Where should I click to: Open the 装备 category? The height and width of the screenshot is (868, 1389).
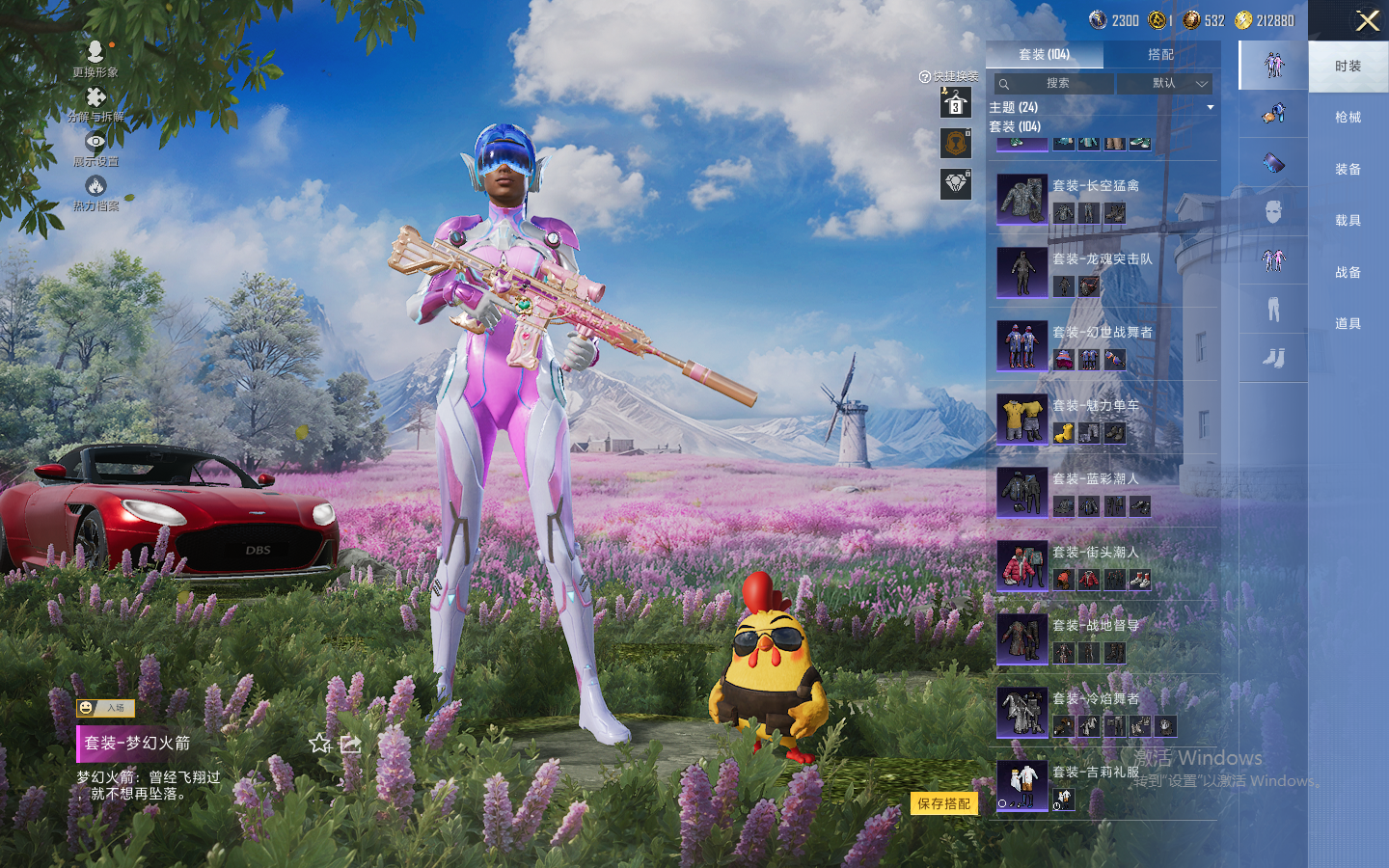1348,170
